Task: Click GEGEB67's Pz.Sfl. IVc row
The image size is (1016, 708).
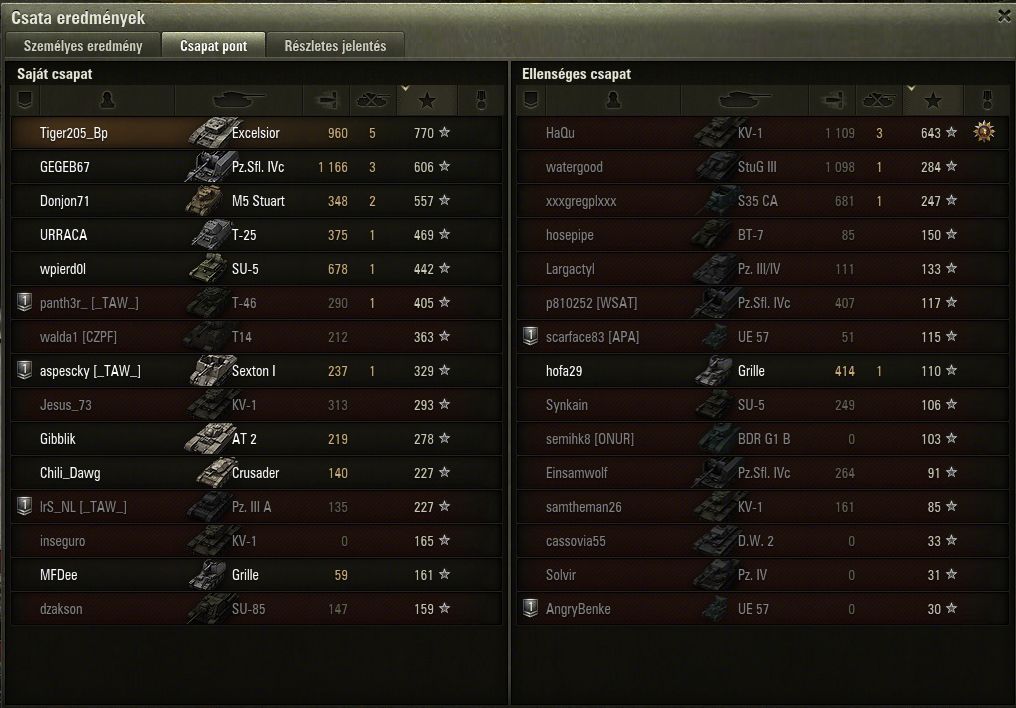Action: click(x=256, y=167)
